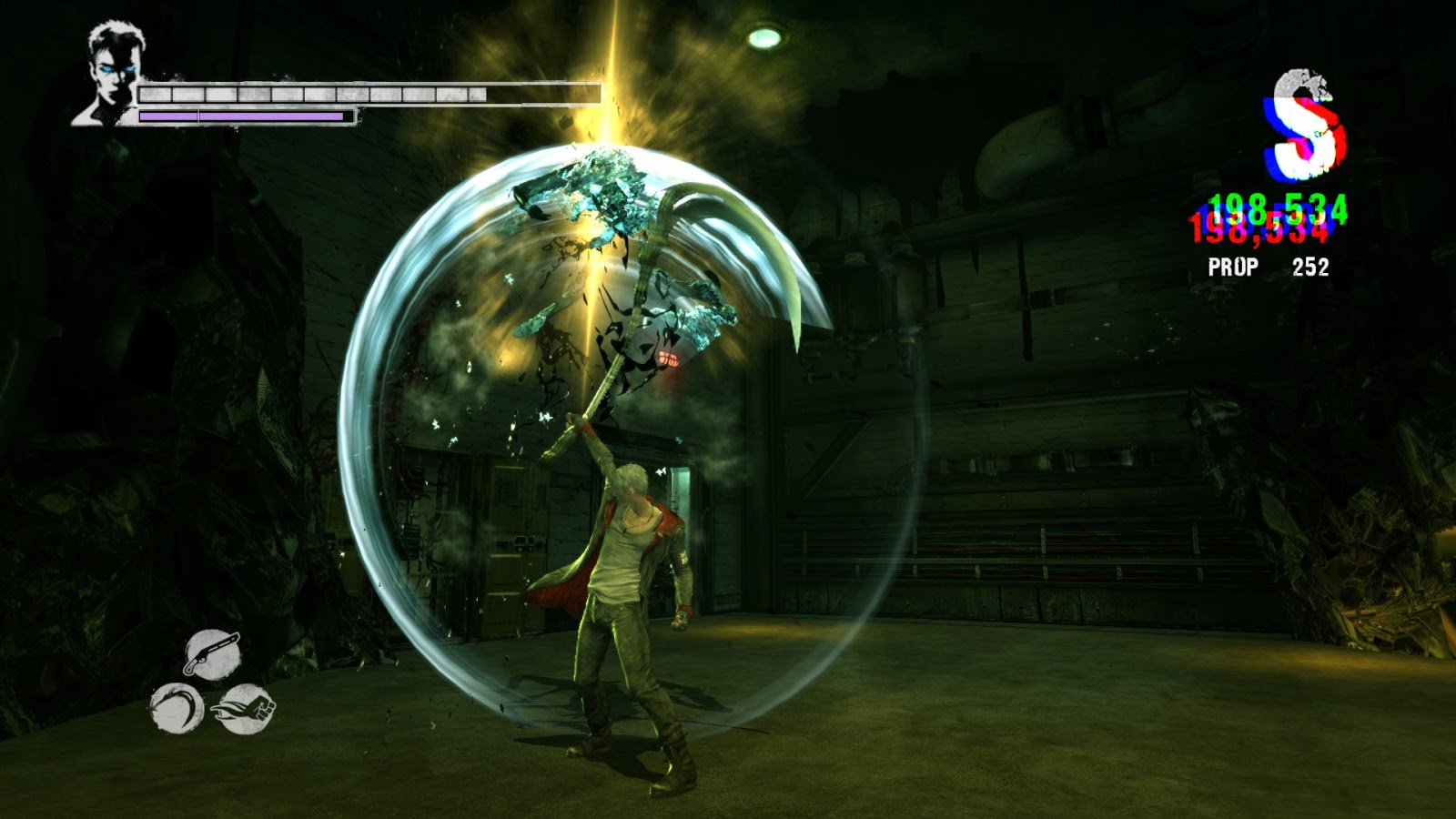Click the purple Devil Trigger gauge
Screen dimensions: 1456x819
point(241,116)
